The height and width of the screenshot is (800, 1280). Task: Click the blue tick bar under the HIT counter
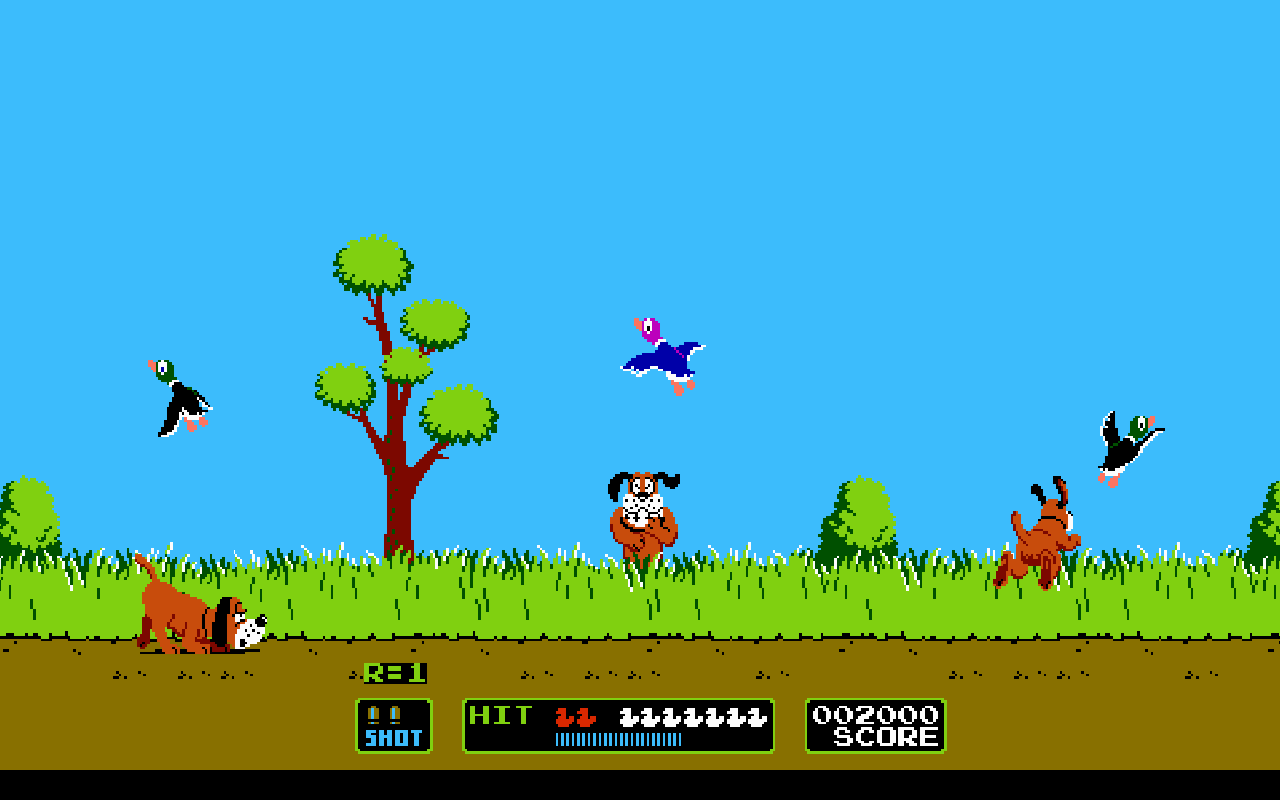pos(618,739)
